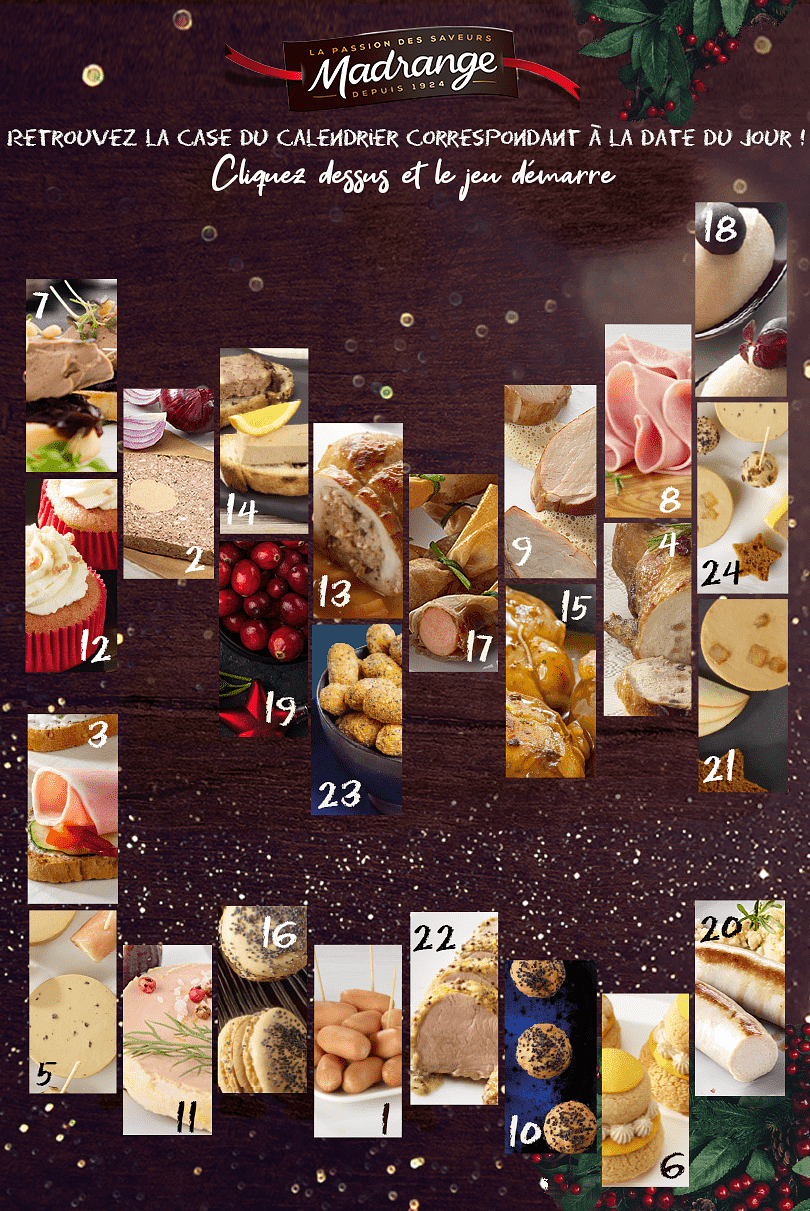
Task: Open the day 1 cocktail sausages box
Action: pos(358,1040)
